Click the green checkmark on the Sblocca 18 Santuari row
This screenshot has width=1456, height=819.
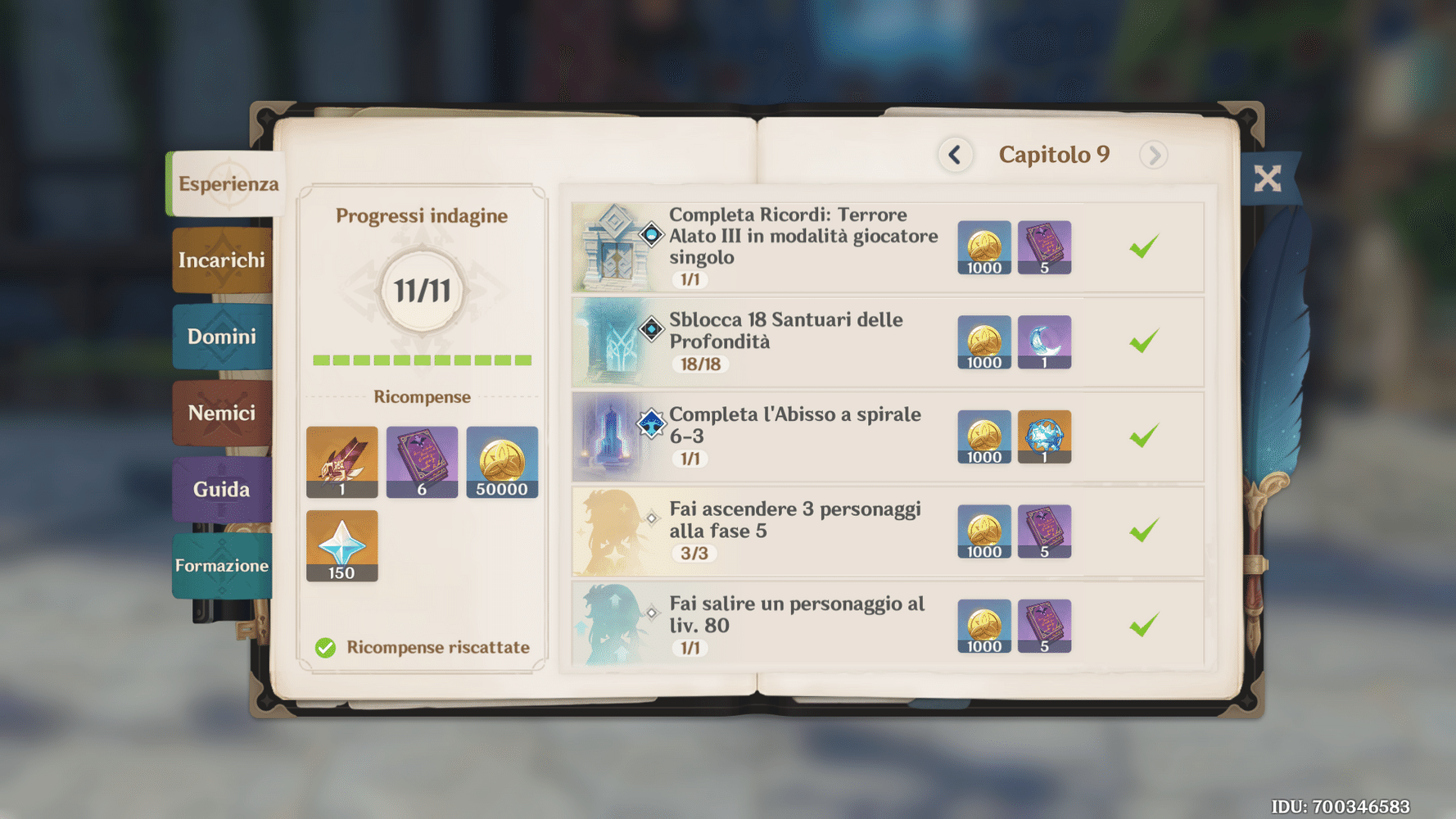click(x=1146, y=342)
